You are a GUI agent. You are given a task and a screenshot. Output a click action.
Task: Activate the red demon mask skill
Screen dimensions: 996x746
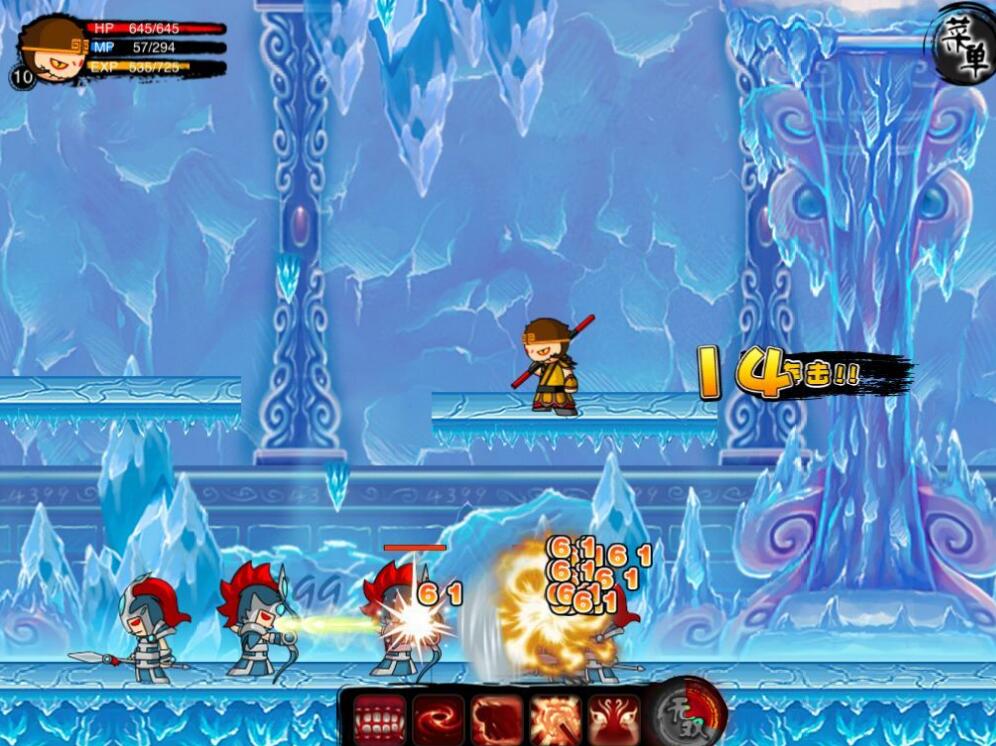613,718
